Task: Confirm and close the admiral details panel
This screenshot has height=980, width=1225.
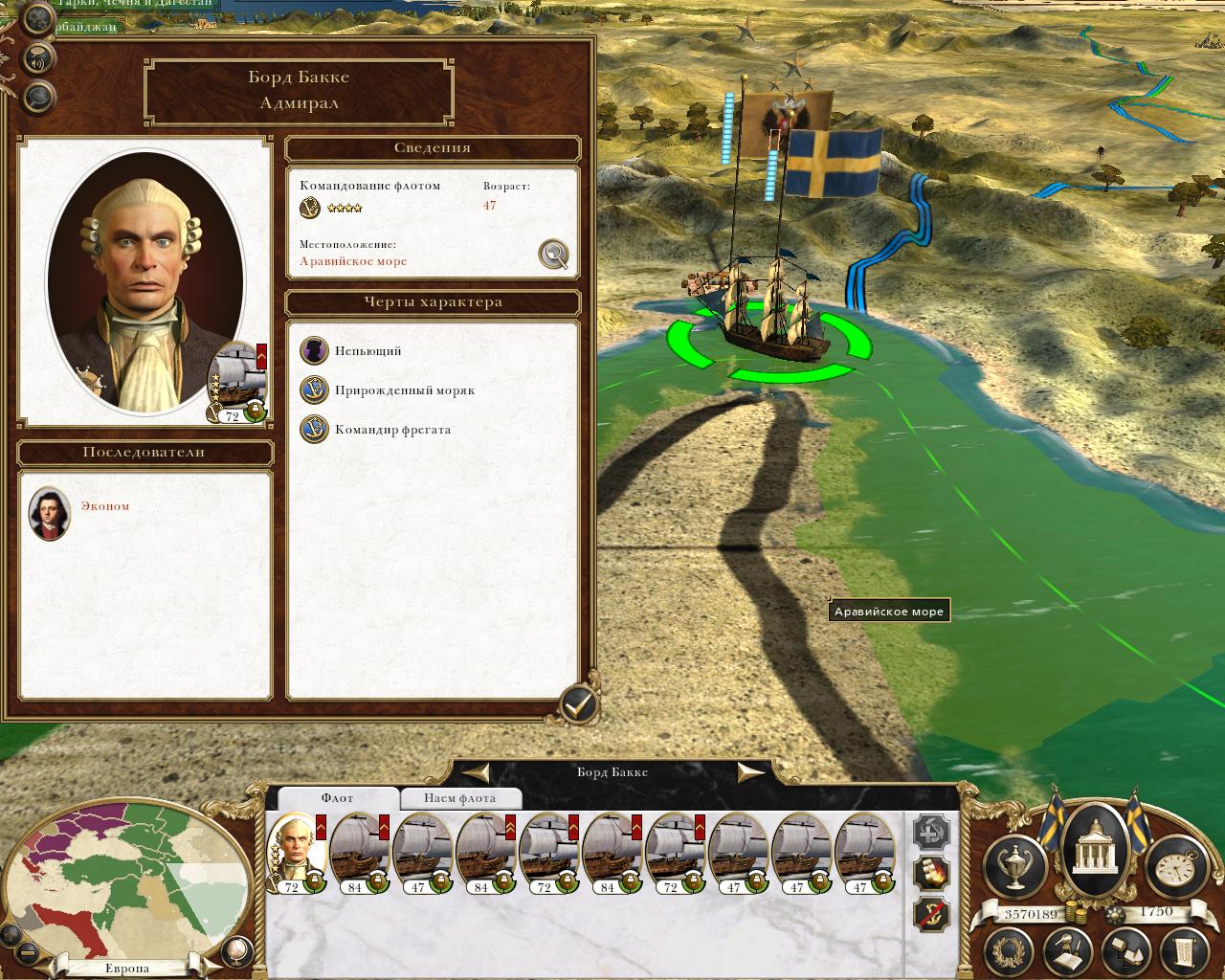Action: click(x=577, y=705)
